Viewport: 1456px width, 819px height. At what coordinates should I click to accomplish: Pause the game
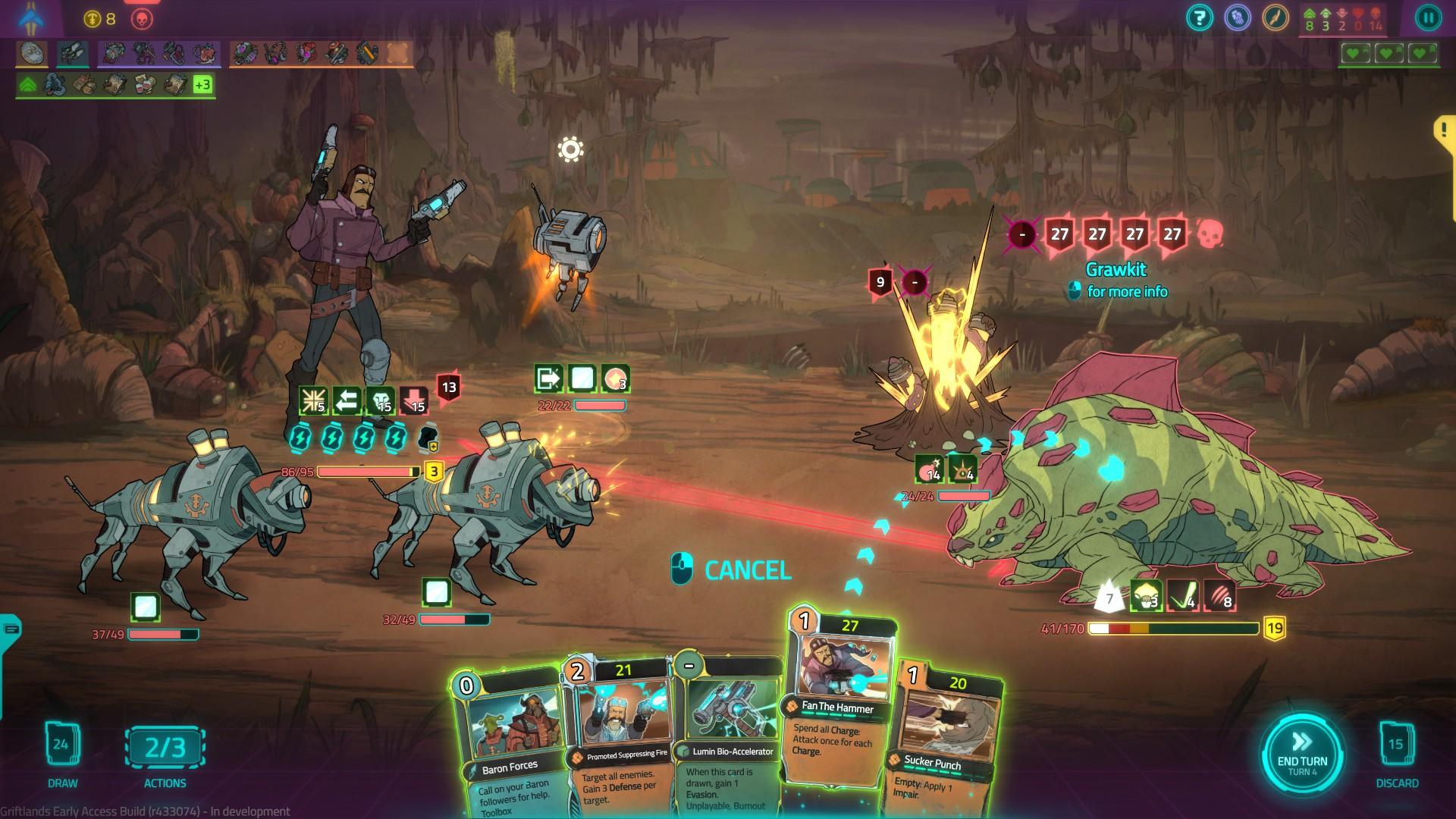[1427, 17]
